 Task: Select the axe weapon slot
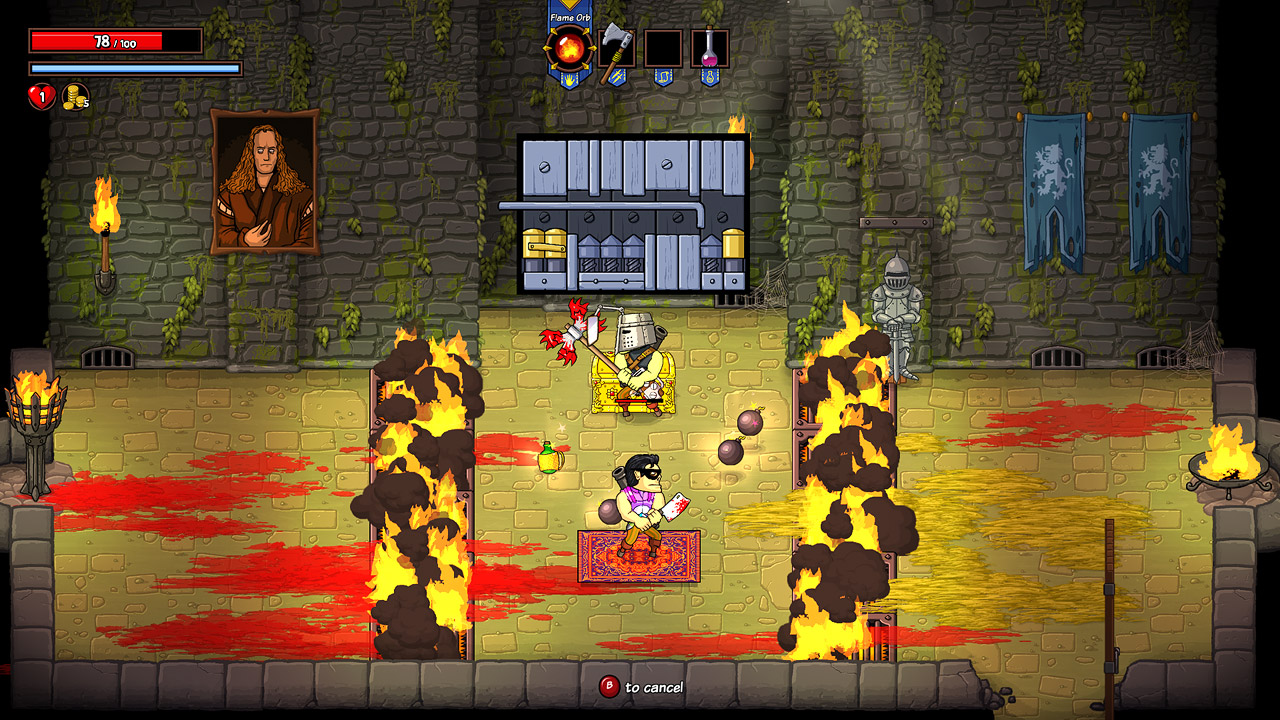617,47
